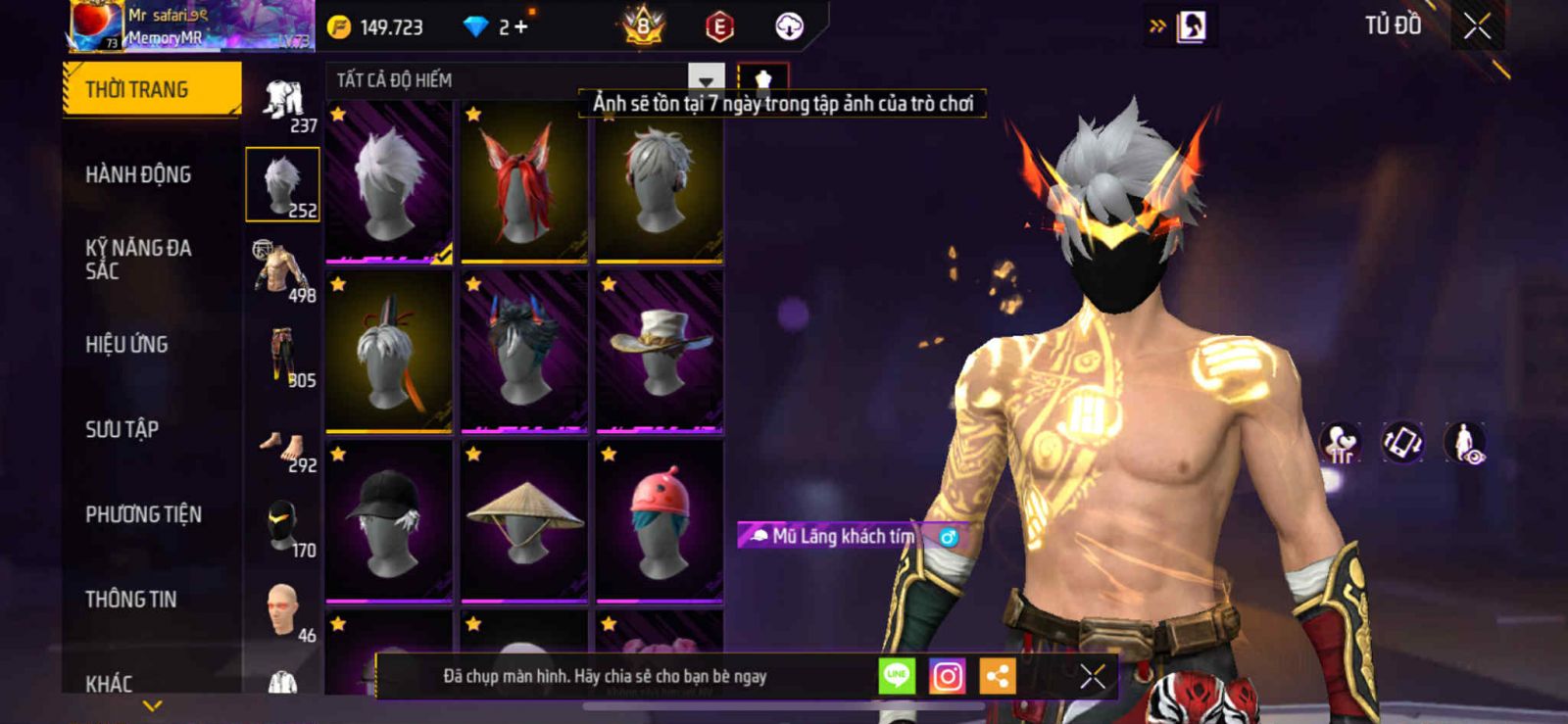Choose the red fox-ear hair item
The image size is (1568, 724).
coord(524,182)
